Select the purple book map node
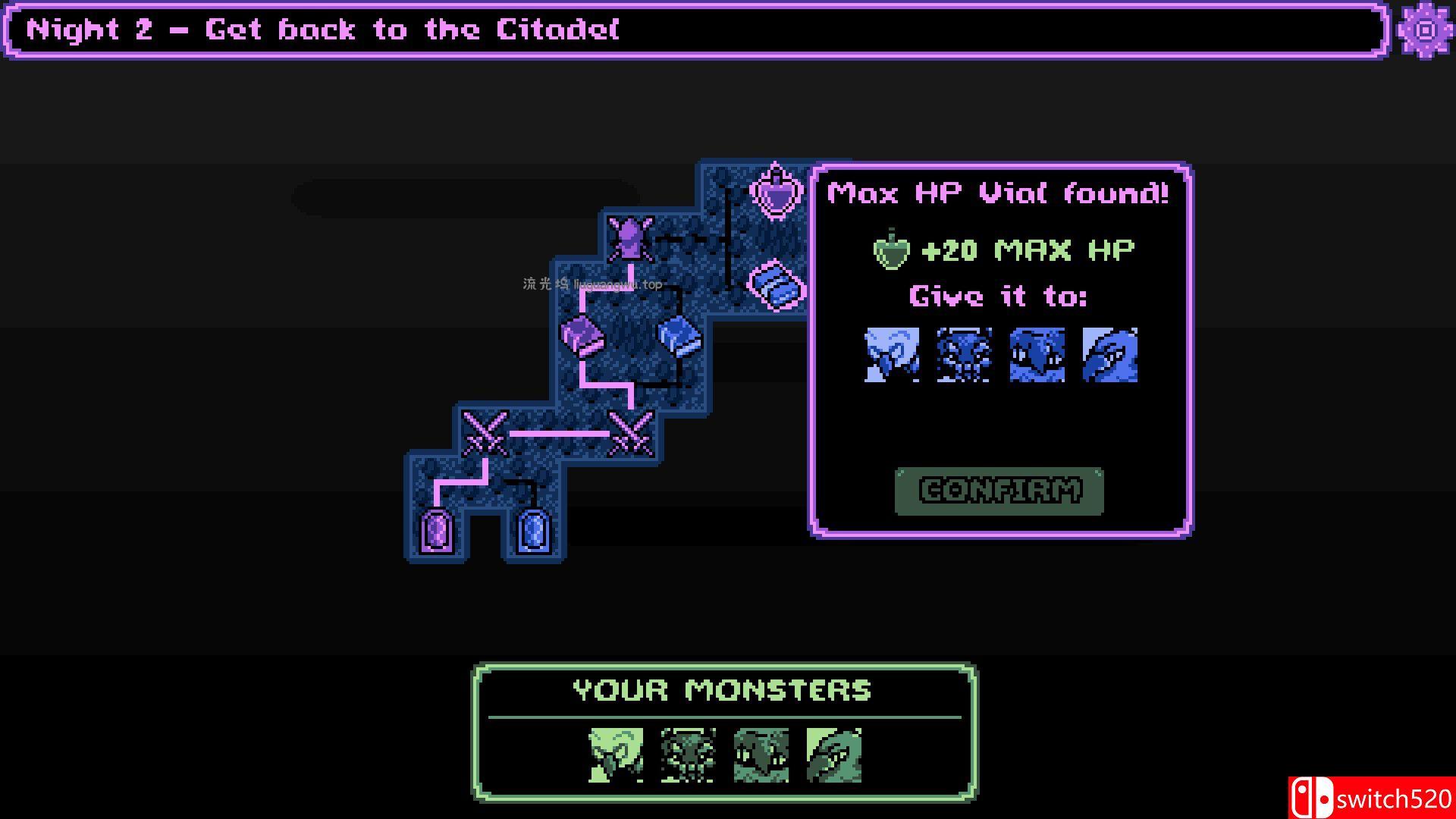 [x=582, y=336]
